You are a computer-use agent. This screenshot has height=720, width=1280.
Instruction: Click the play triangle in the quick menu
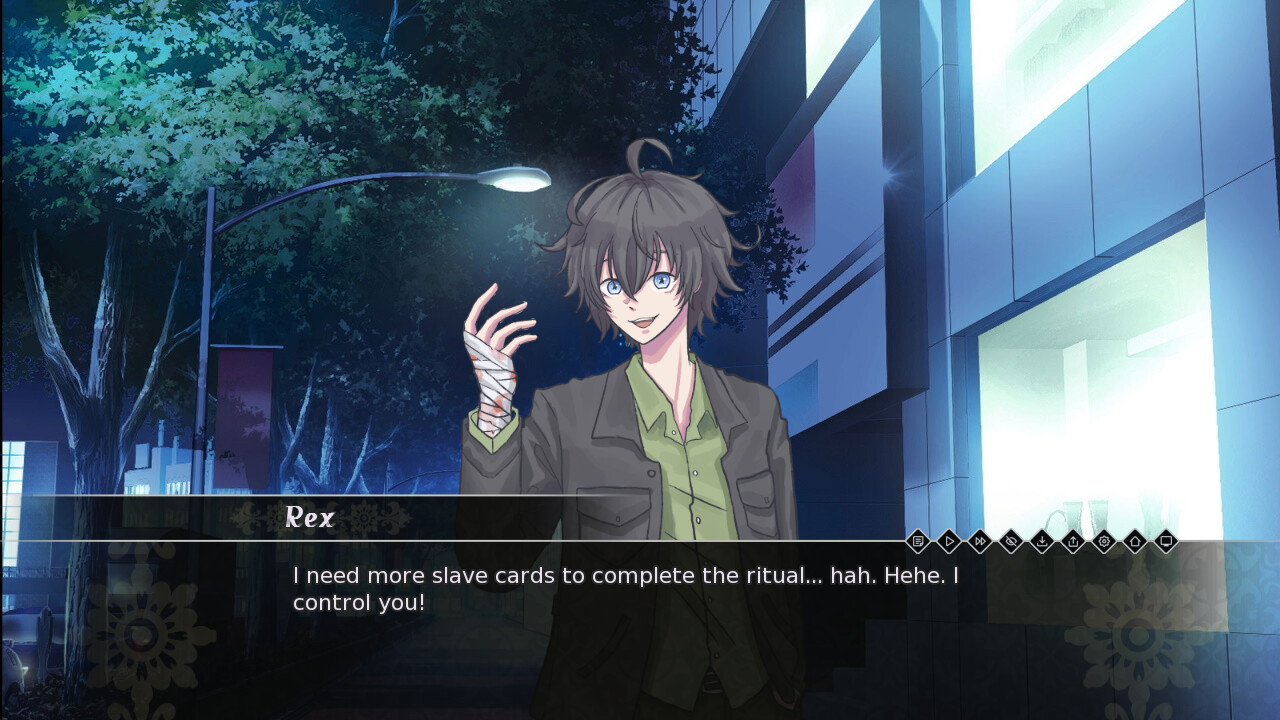pyautogui.click(x=950, y=541)
